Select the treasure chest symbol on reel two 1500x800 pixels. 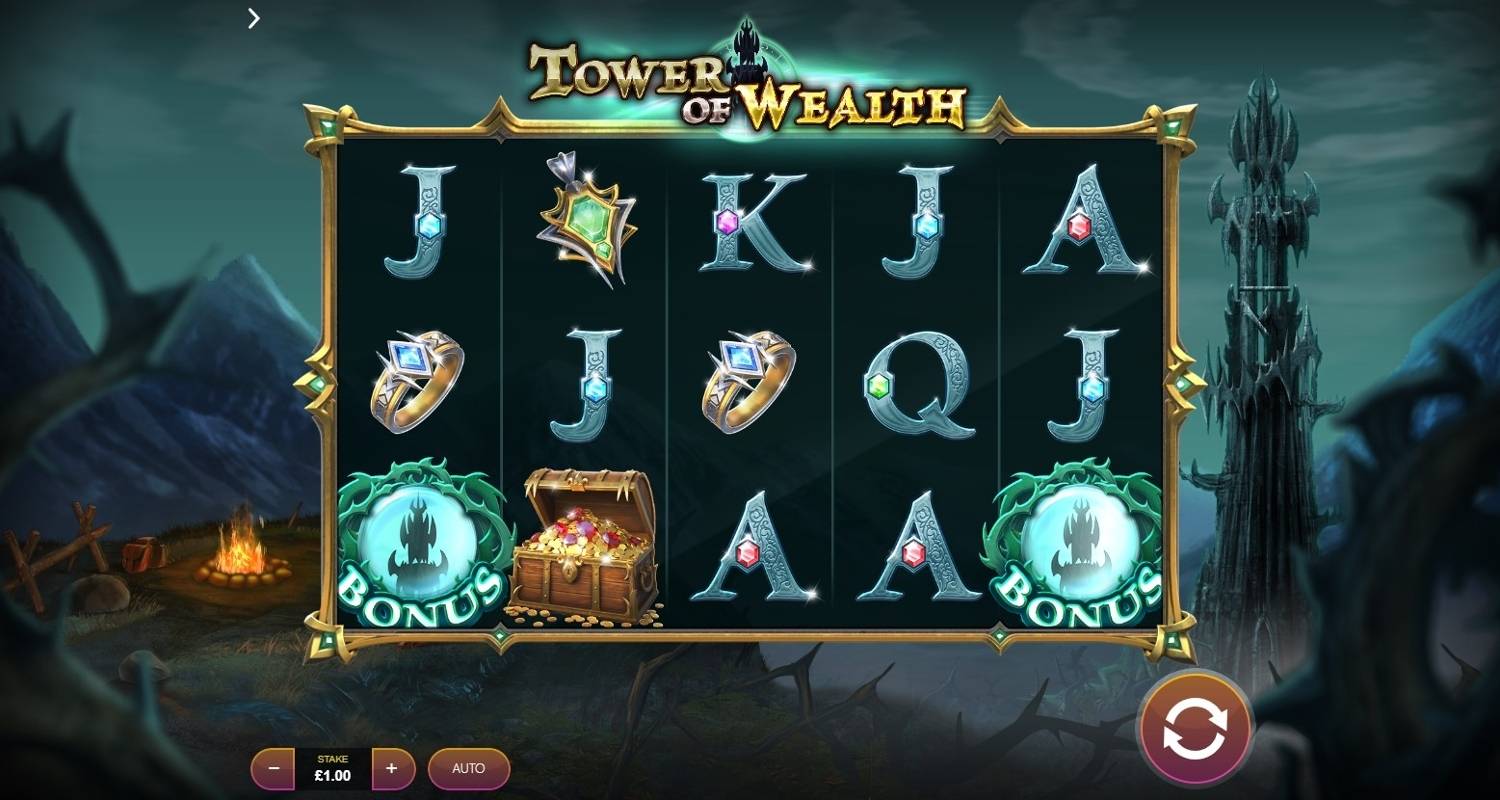[585, 545]
